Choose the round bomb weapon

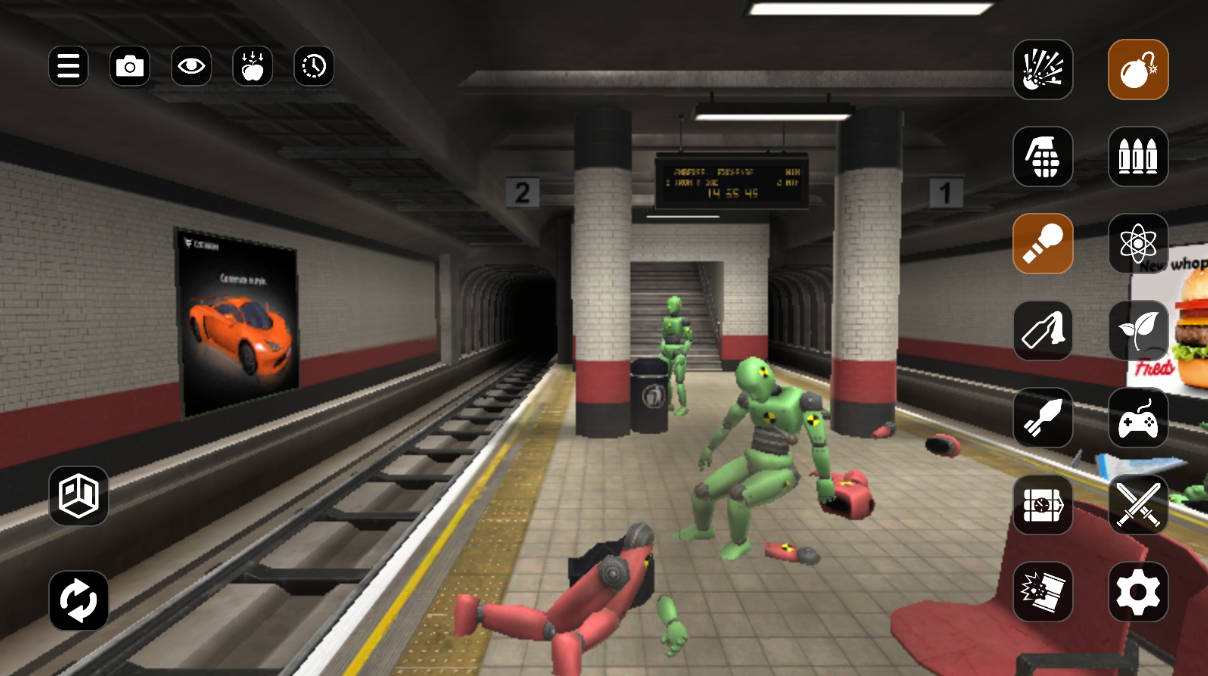tap(1138, 69)
